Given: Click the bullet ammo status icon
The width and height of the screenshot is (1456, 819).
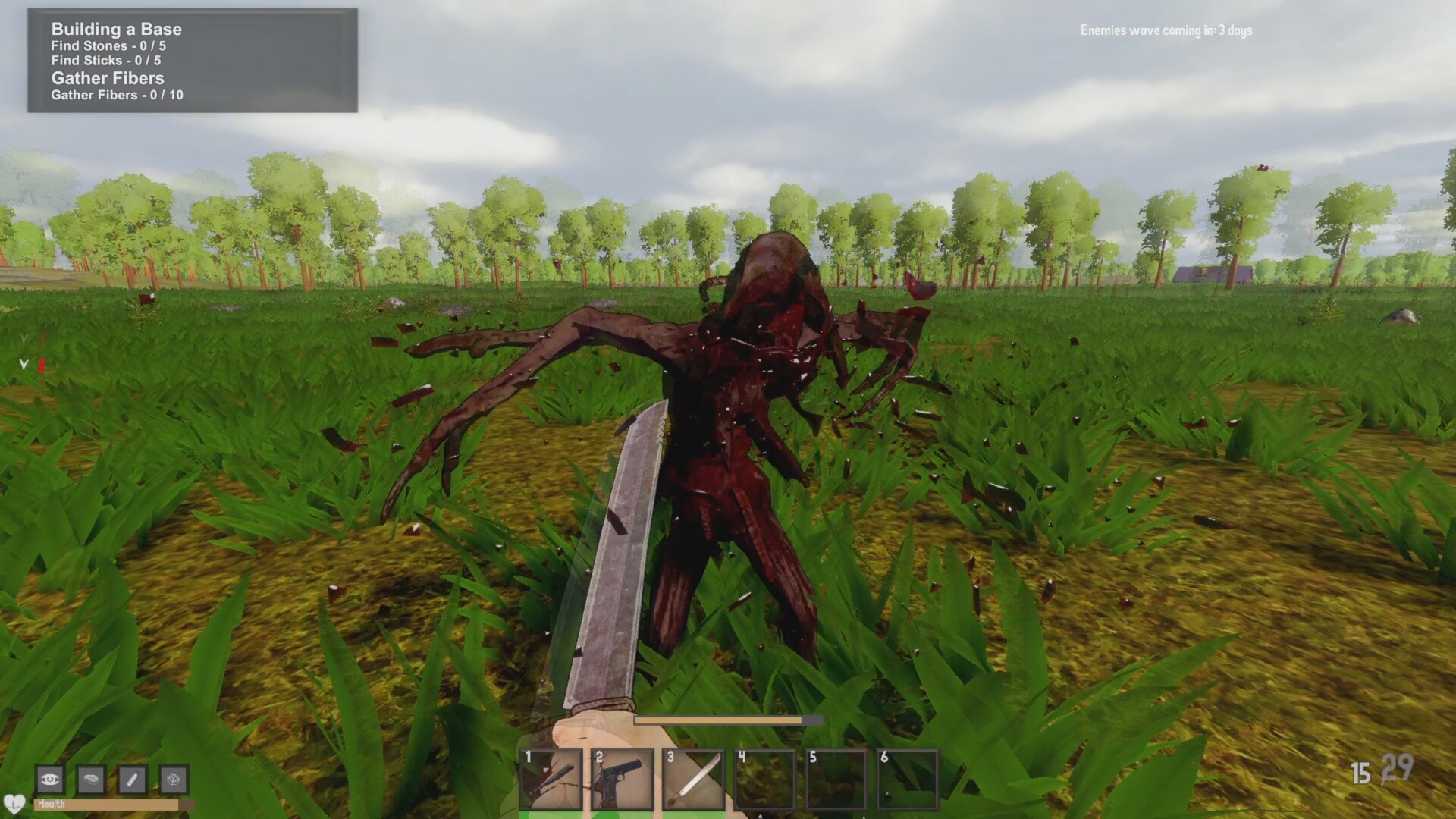Looking at the screenshot, I should pos(133,780).
